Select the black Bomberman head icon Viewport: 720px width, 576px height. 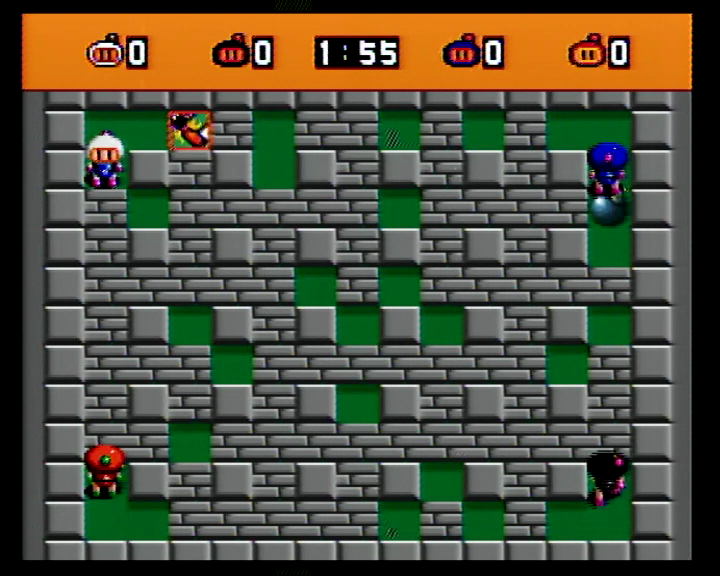pyautogui.click(x=229, y=52)
